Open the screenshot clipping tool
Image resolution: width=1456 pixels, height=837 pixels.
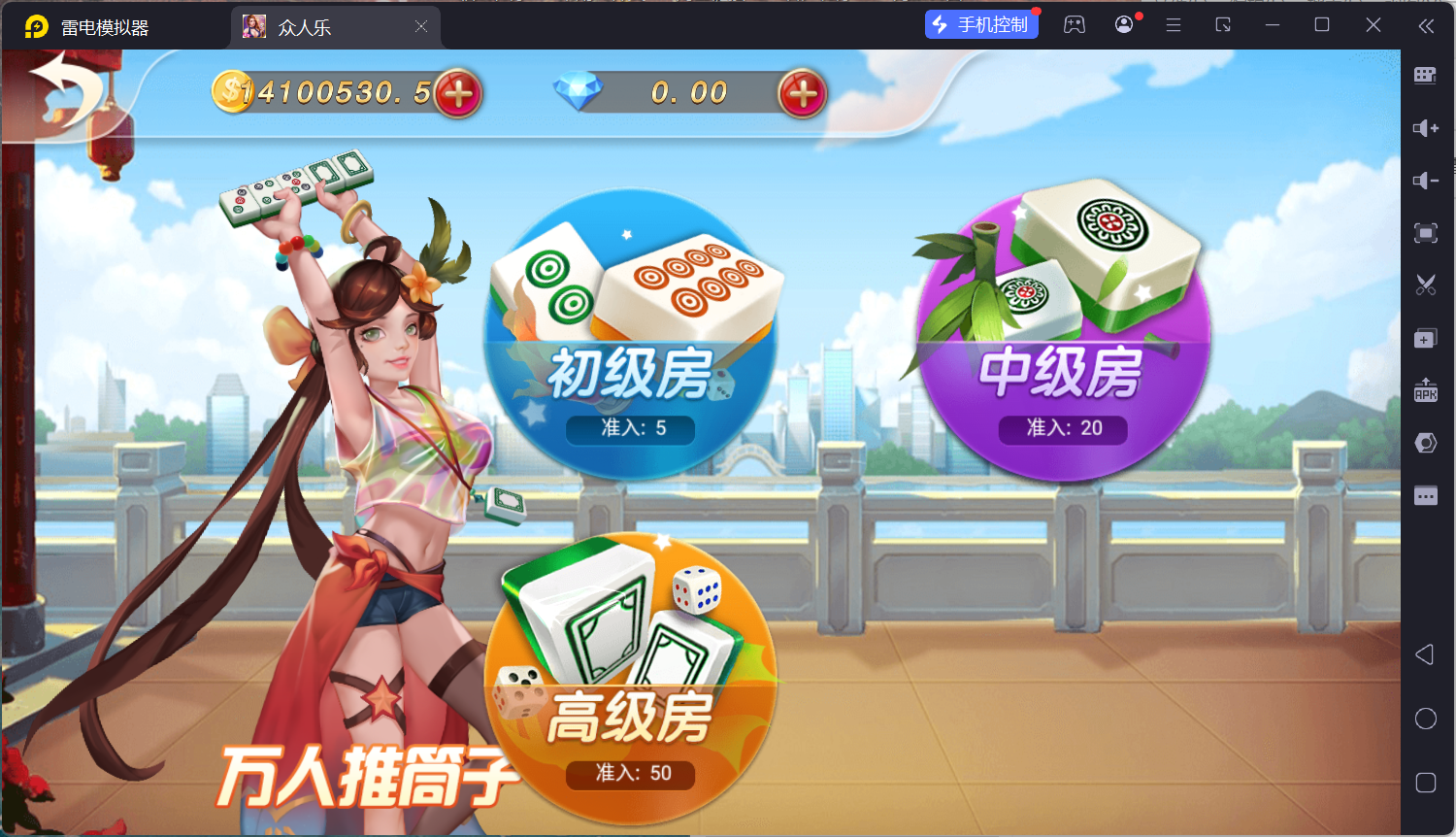tap(1425, 285)
